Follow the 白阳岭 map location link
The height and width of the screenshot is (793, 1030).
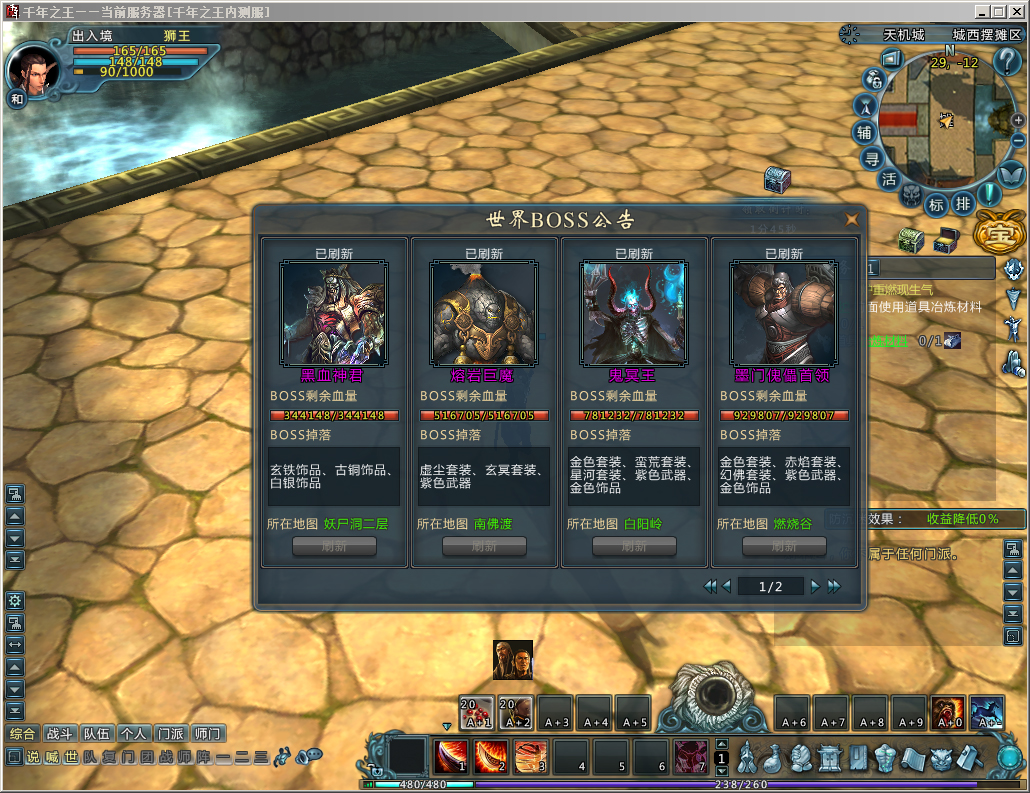click(643, 524)
